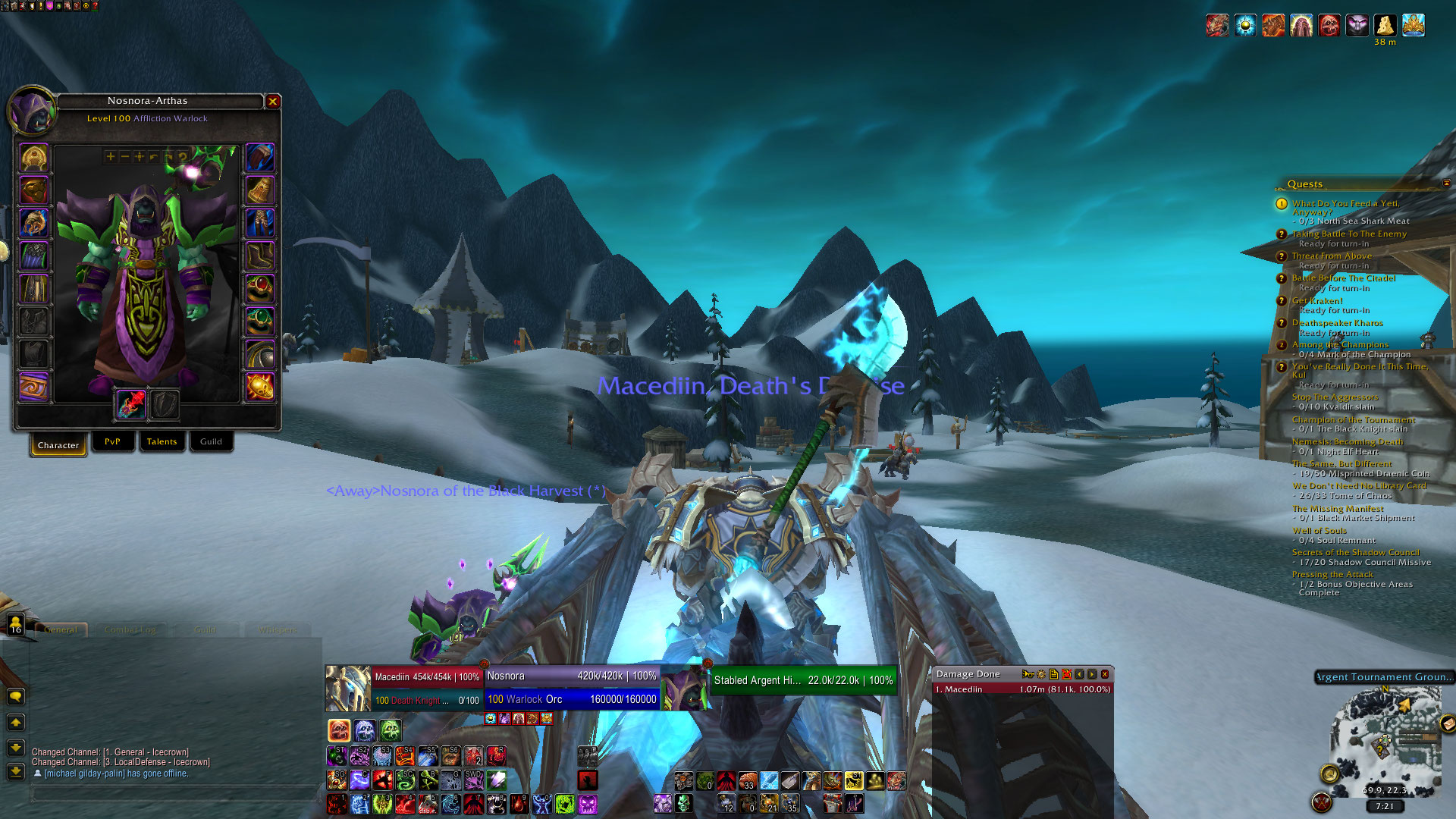Zoom in the inspect model view

(111, 157)
